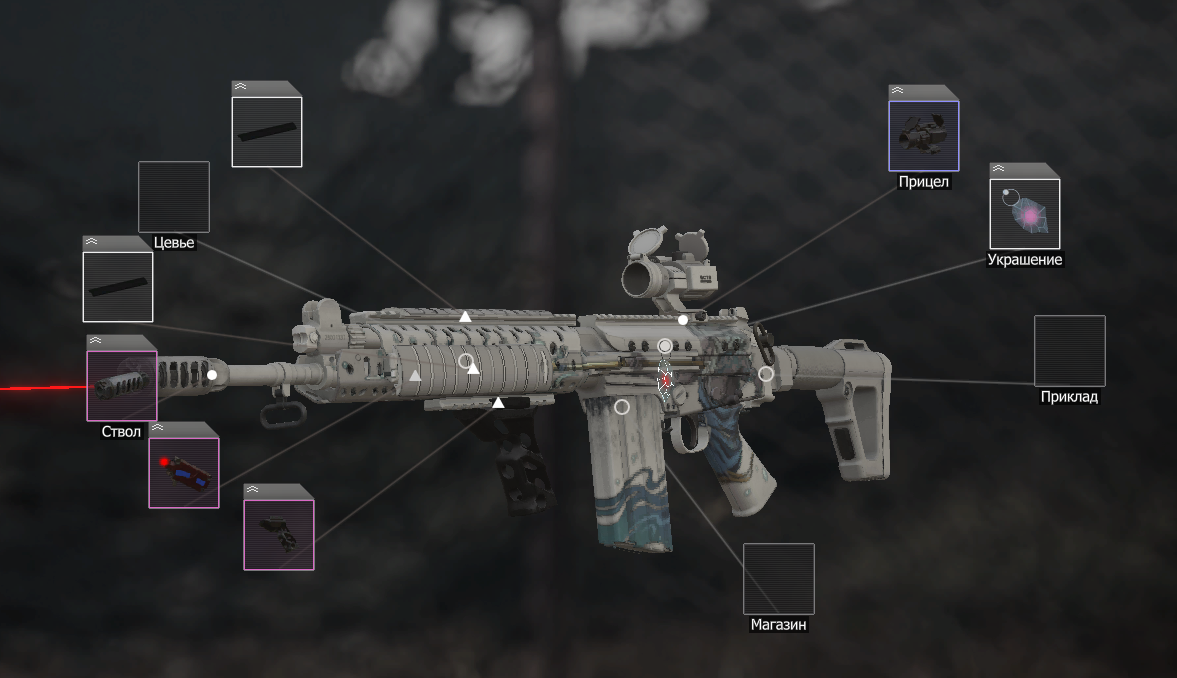
Task: Select the Прицел scope slot
Action: pyautogui.click(x=923, y=135)
